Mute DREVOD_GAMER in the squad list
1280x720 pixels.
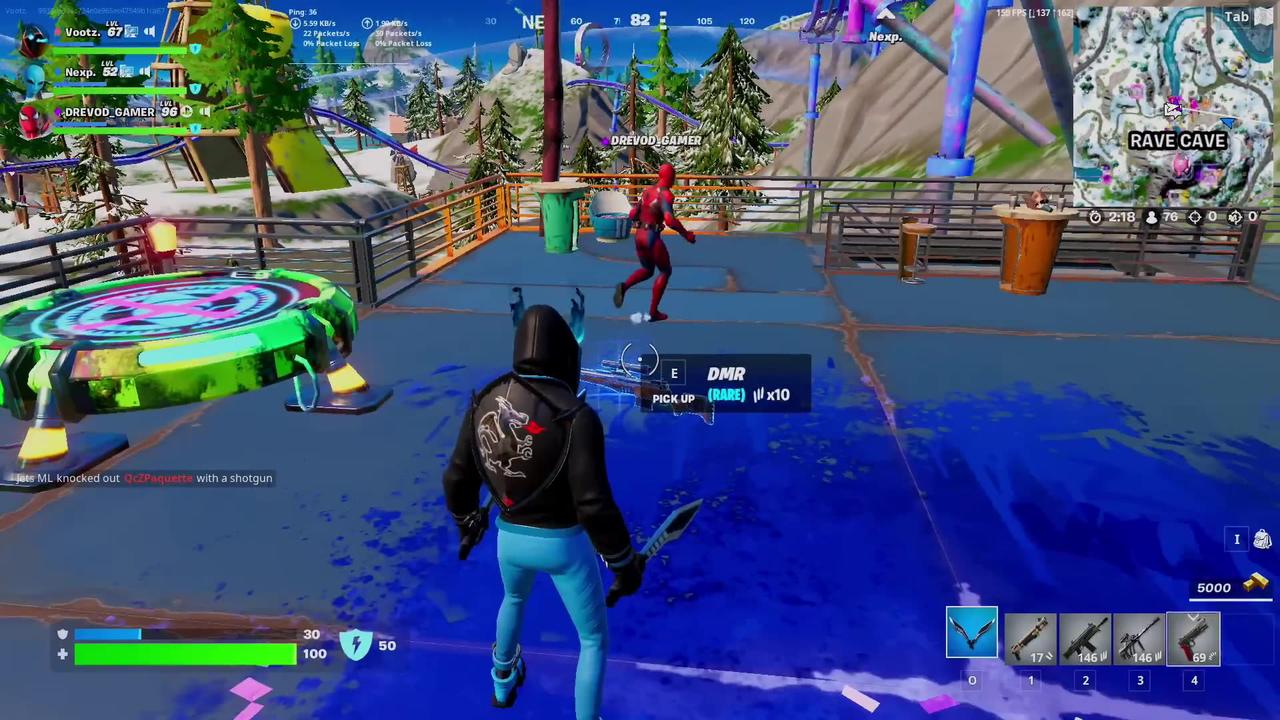(205, 111)
